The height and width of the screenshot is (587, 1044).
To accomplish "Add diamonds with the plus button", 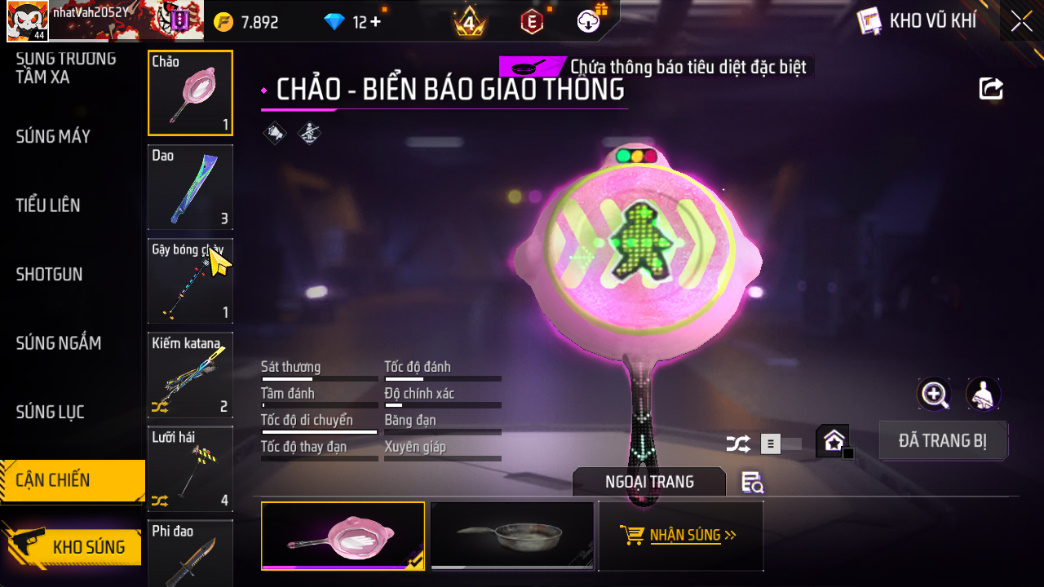I will pyautogui.click(x=375, y=22).
